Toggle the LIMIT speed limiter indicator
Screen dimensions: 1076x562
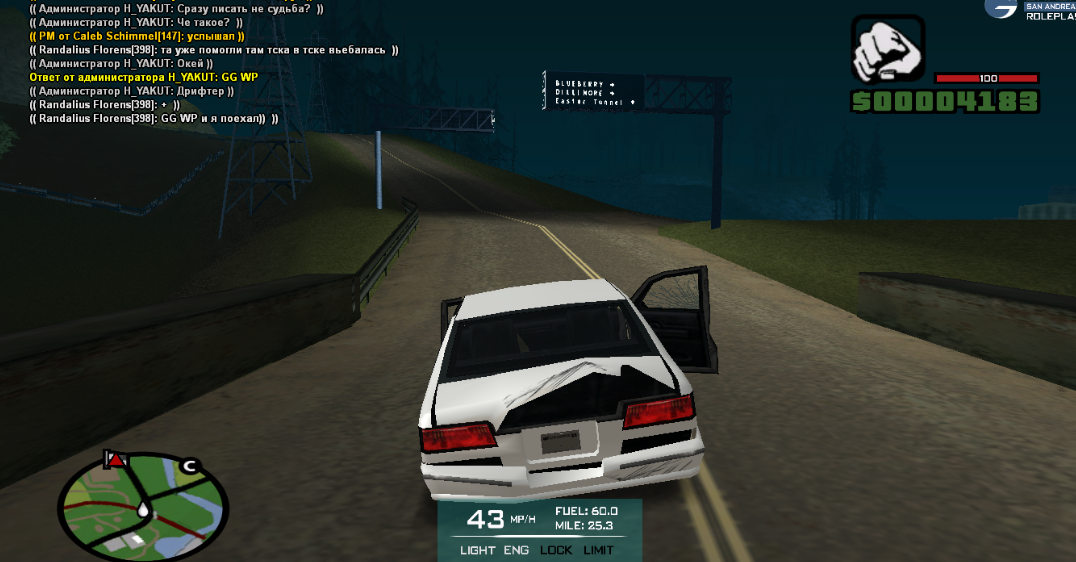point(598,550)
